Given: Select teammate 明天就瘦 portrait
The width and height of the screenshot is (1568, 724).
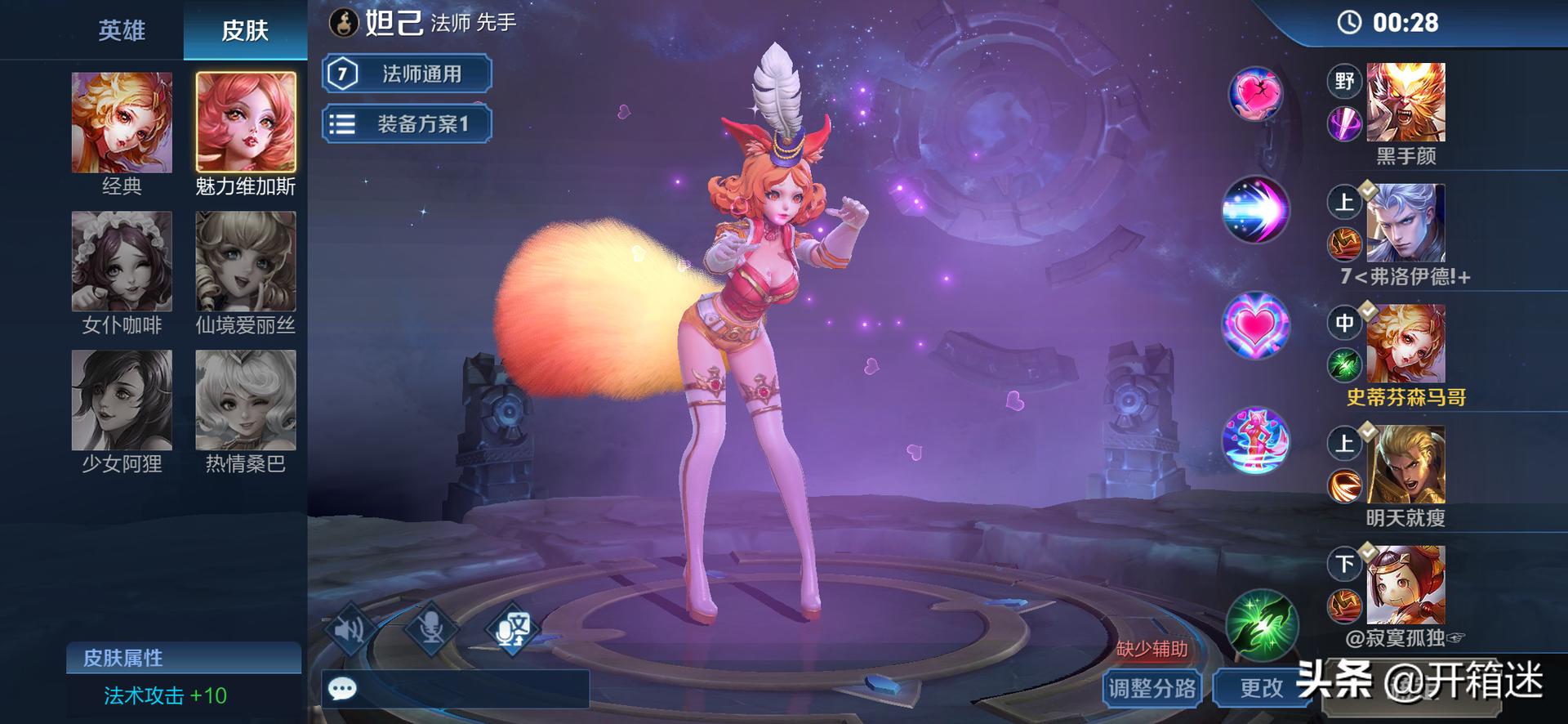Looking at the screenshot, I should pyautogui.click(x=1405, y=464).
